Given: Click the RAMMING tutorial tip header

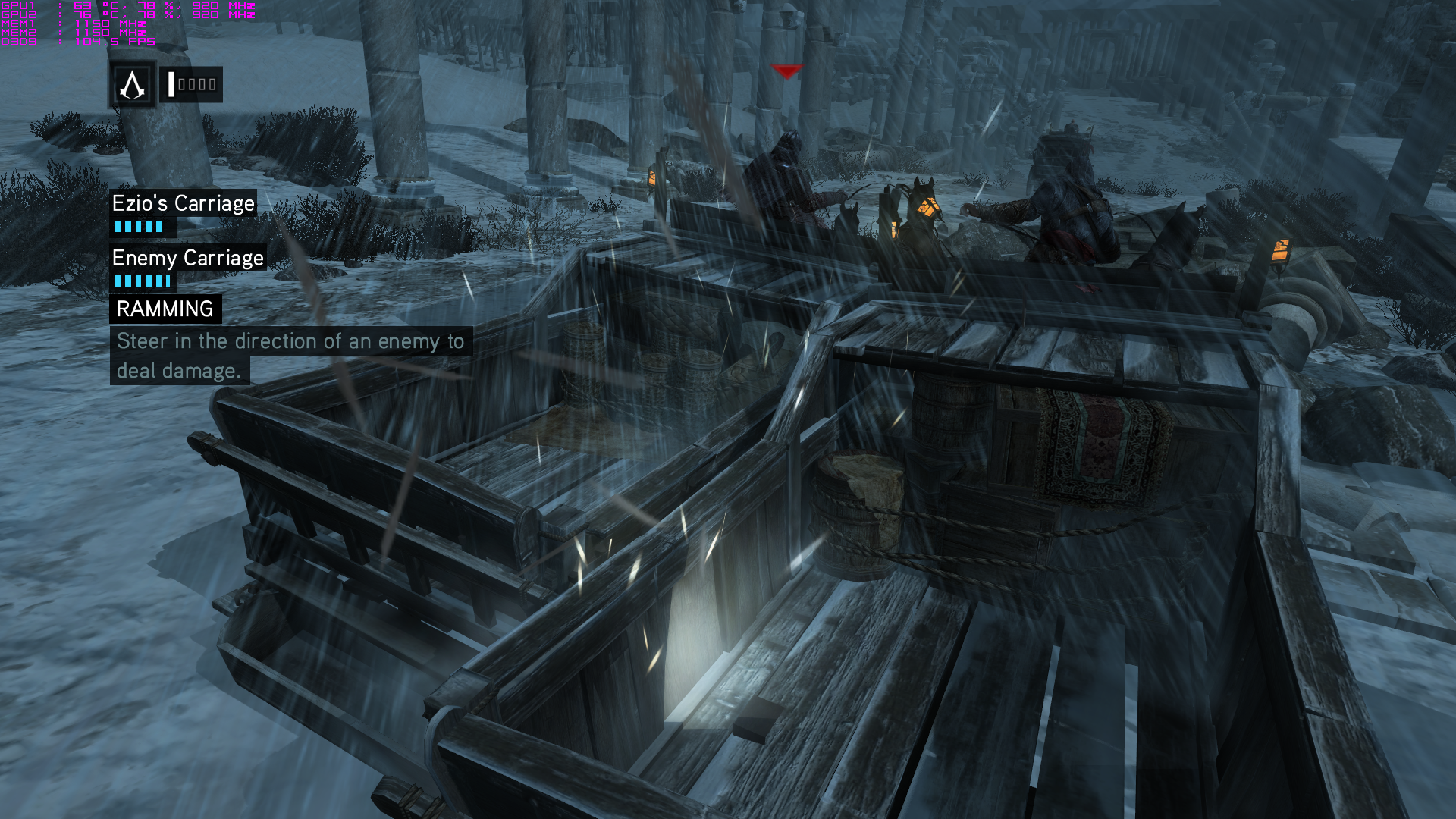Looking at the screenshot, I should coord(165,309).
